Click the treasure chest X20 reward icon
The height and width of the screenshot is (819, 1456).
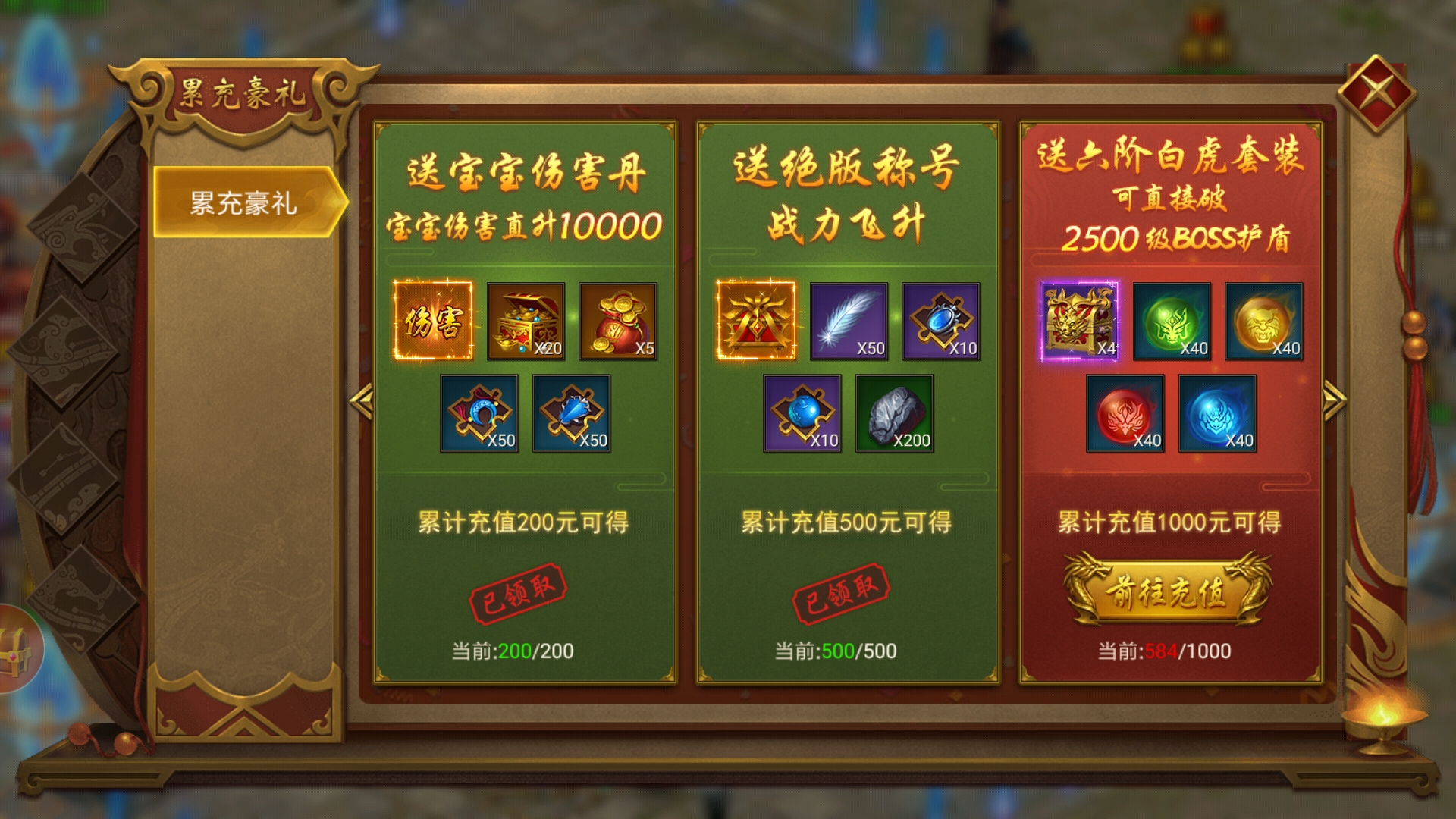tap(525, 322)
